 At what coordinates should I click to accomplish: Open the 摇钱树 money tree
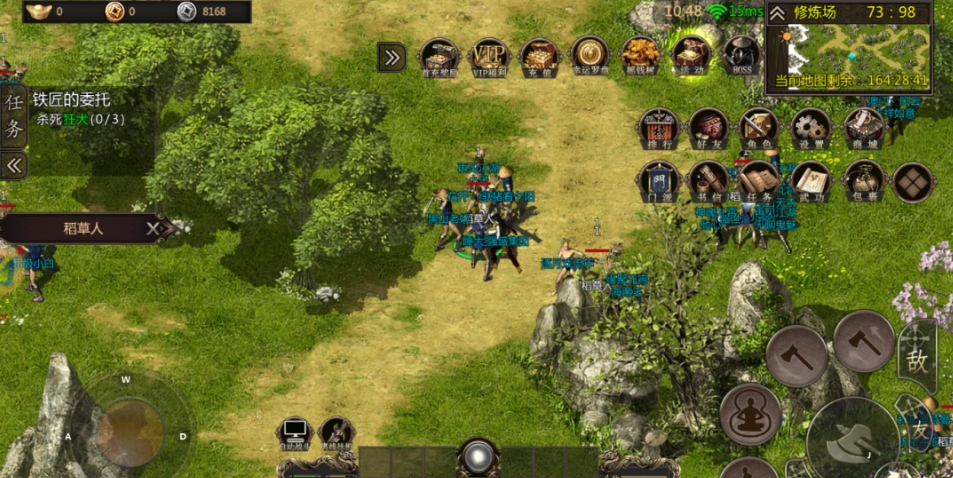pos(640,56)
